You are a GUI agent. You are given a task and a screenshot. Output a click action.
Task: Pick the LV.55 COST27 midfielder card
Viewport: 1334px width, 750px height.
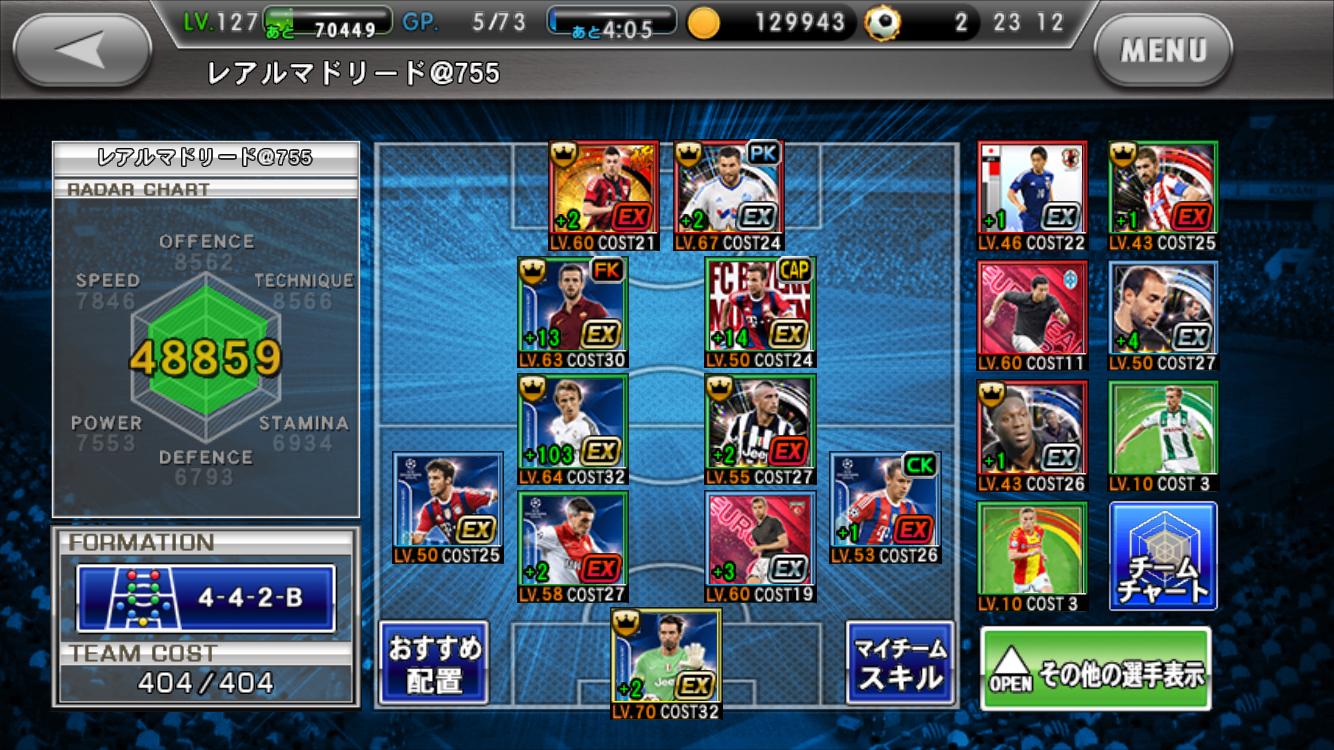pyautogui.click(x=759, y=428)
